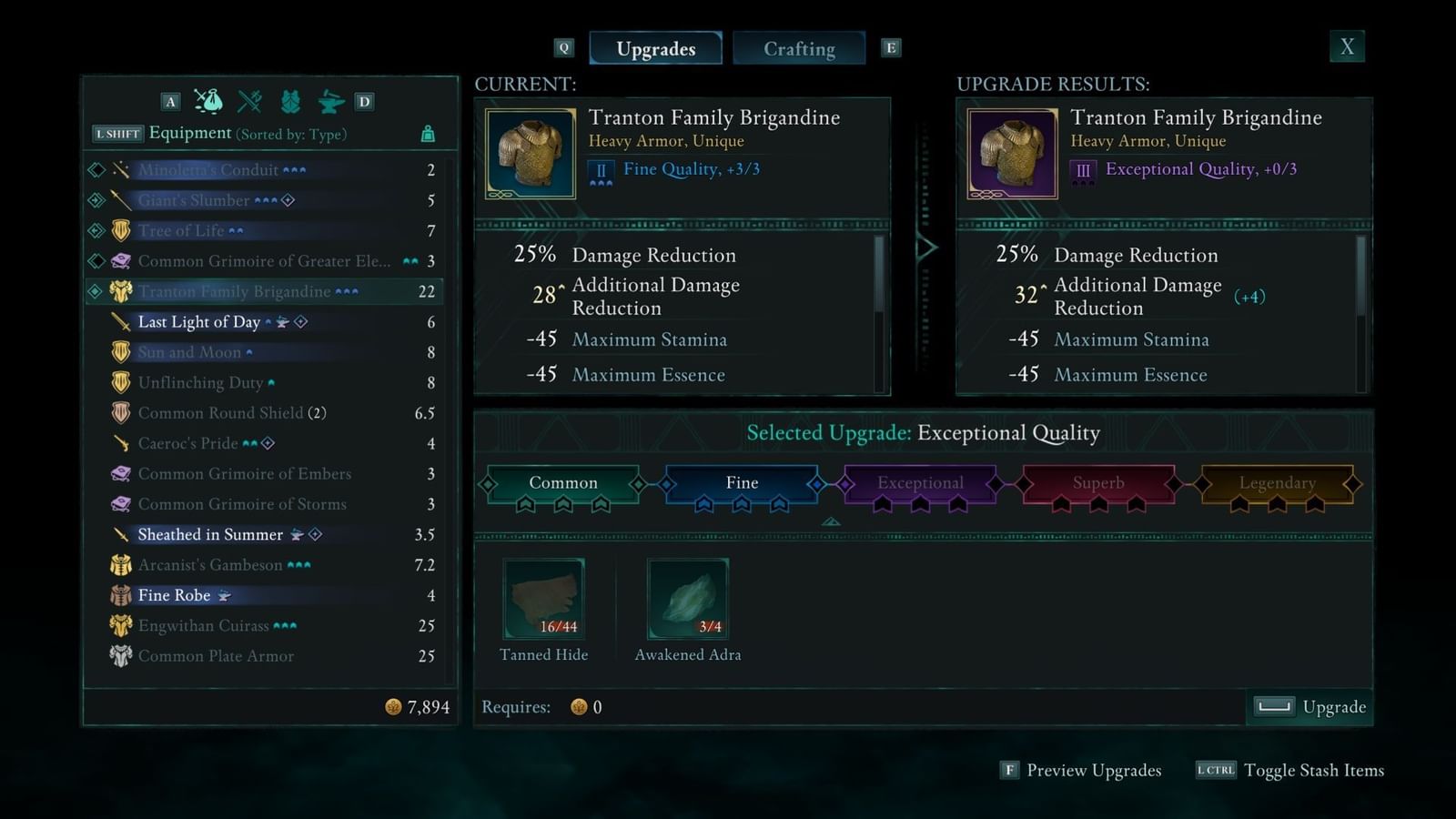Switch to the Crafting tab
This screenshot has width=1456, height=819.
click(799, 48)
